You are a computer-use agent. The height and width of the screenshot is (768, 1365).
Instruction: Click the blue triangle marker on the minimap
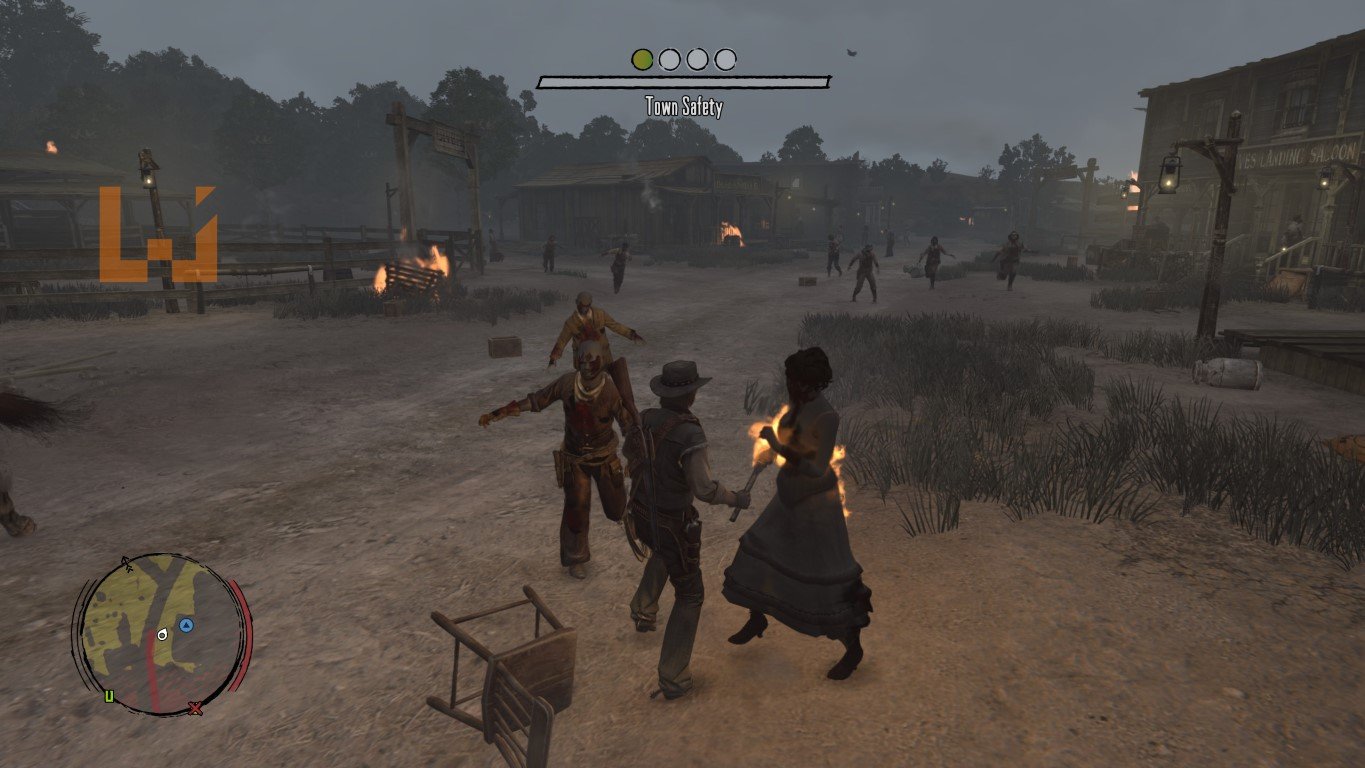coord(186,626)
